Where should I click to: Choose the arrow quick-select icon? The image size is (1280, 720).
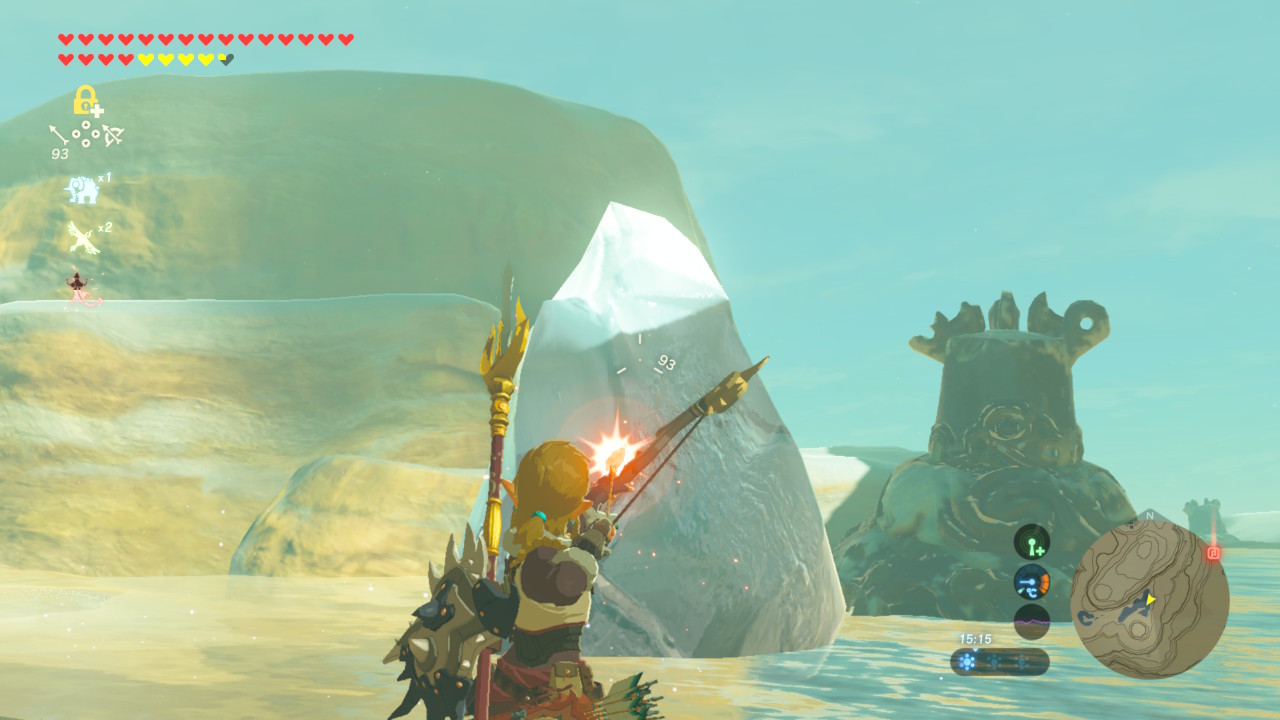pos(60,134)
